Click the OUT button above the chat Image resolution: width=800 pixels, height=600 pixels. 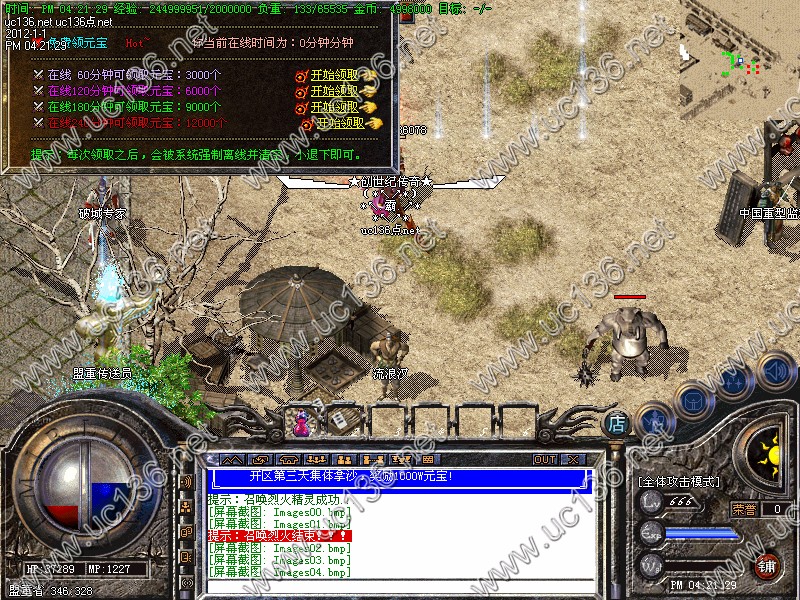(544, 459)
